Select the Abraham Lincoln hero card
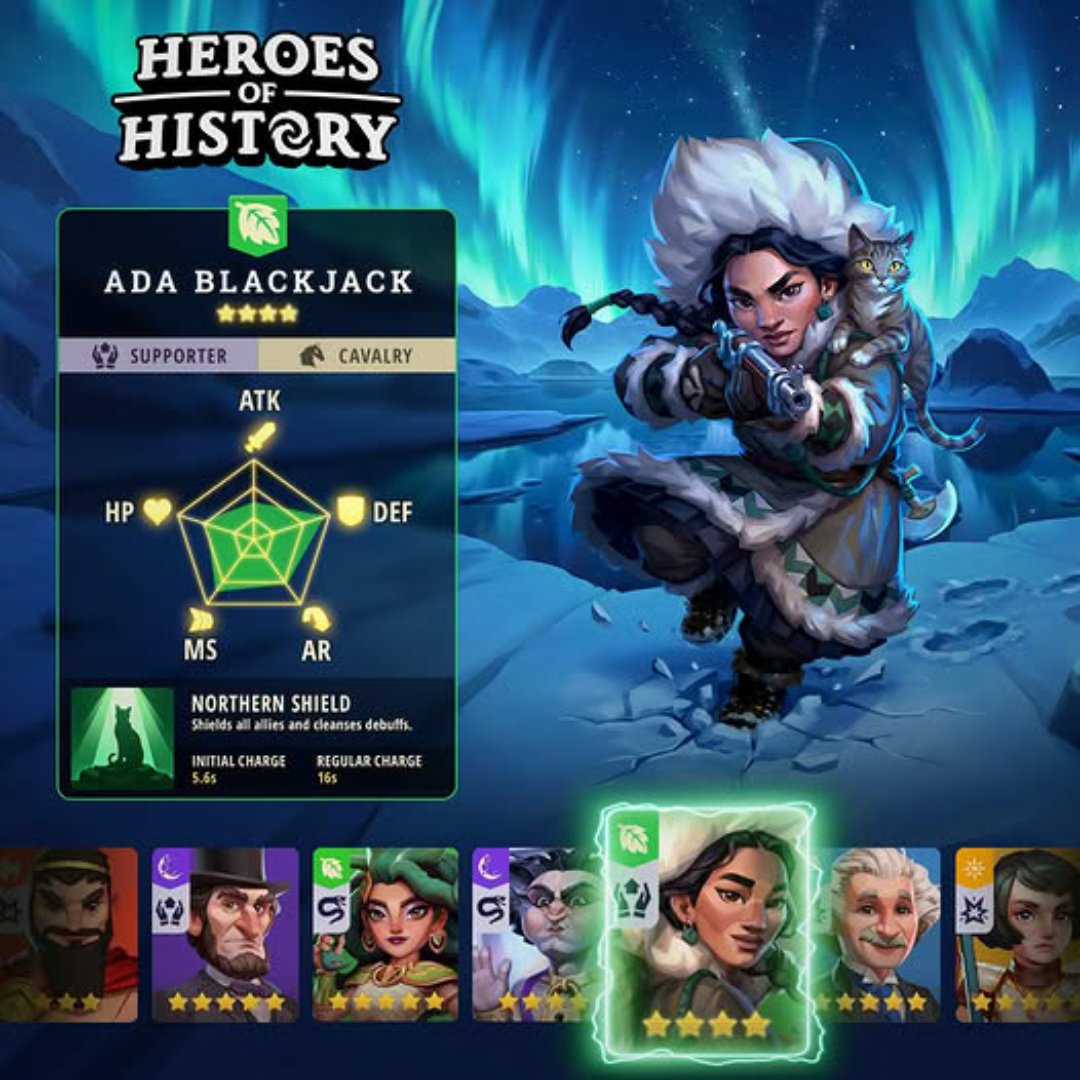The width and height of the screenshot is (1080, 1080). click(225, 933)
